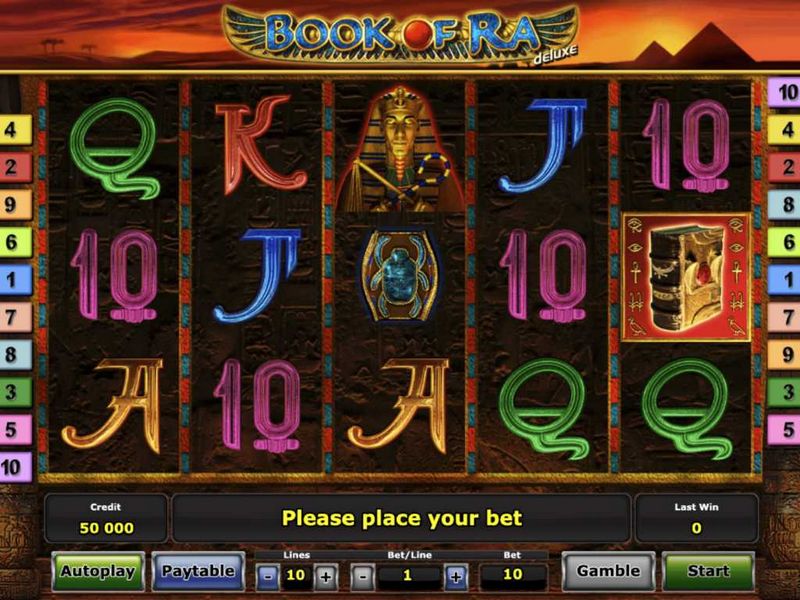Decrease the number of Lines
Screen dimensions: 800x600
pos(268,576)
